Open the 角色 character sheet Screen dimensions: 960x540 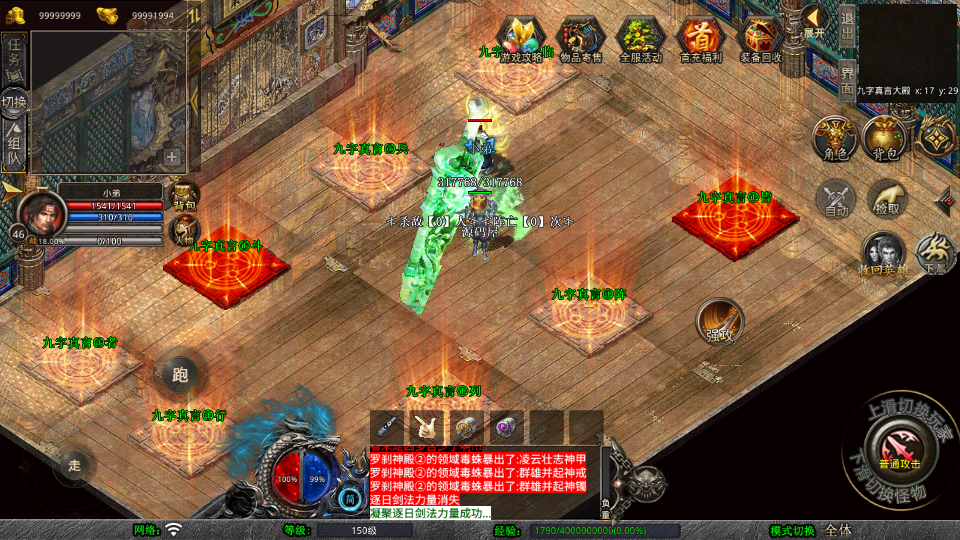[835, 138]
